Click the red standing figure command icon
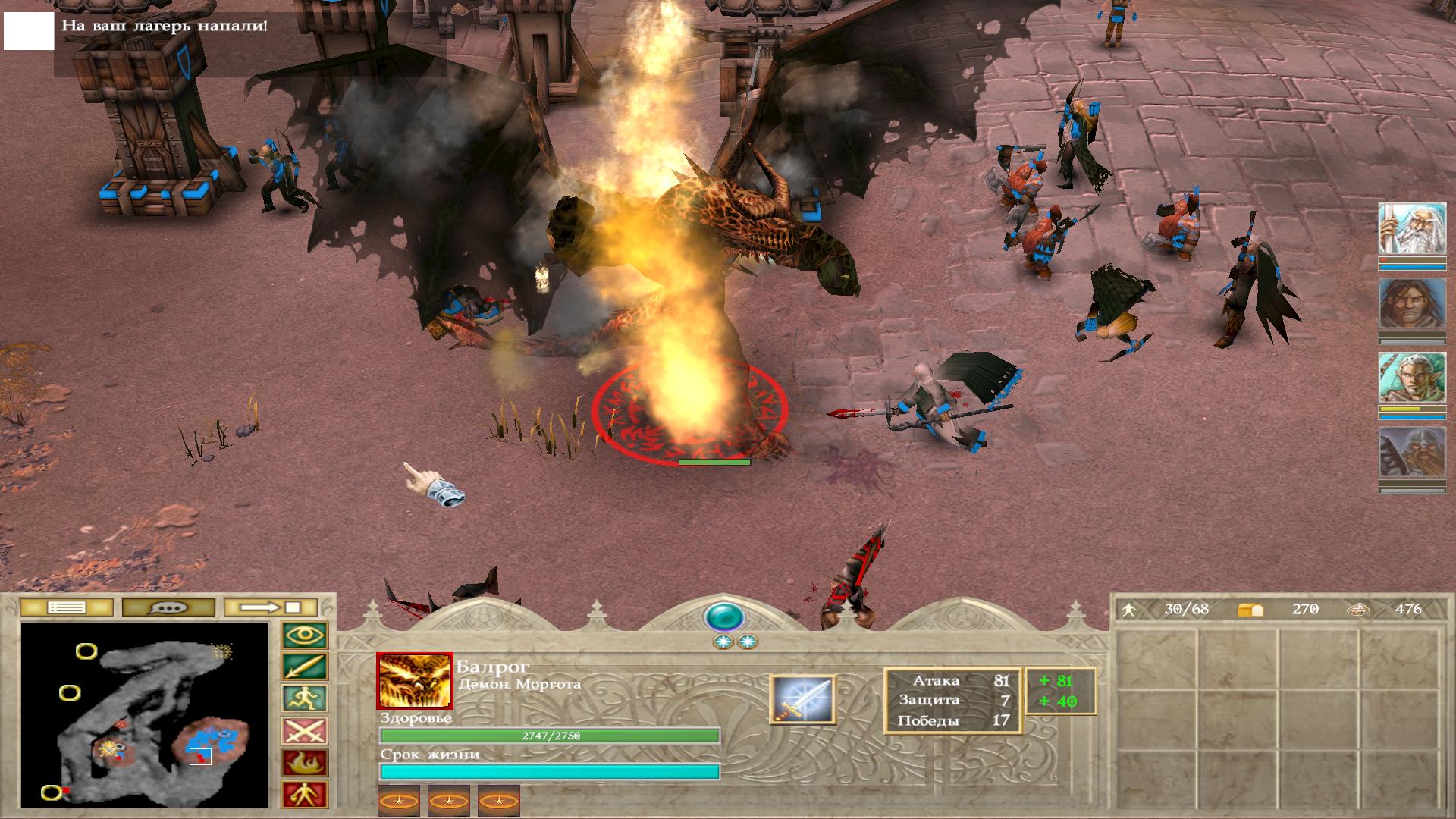This screenshot has width=1456, height=819. coord(305,795)
